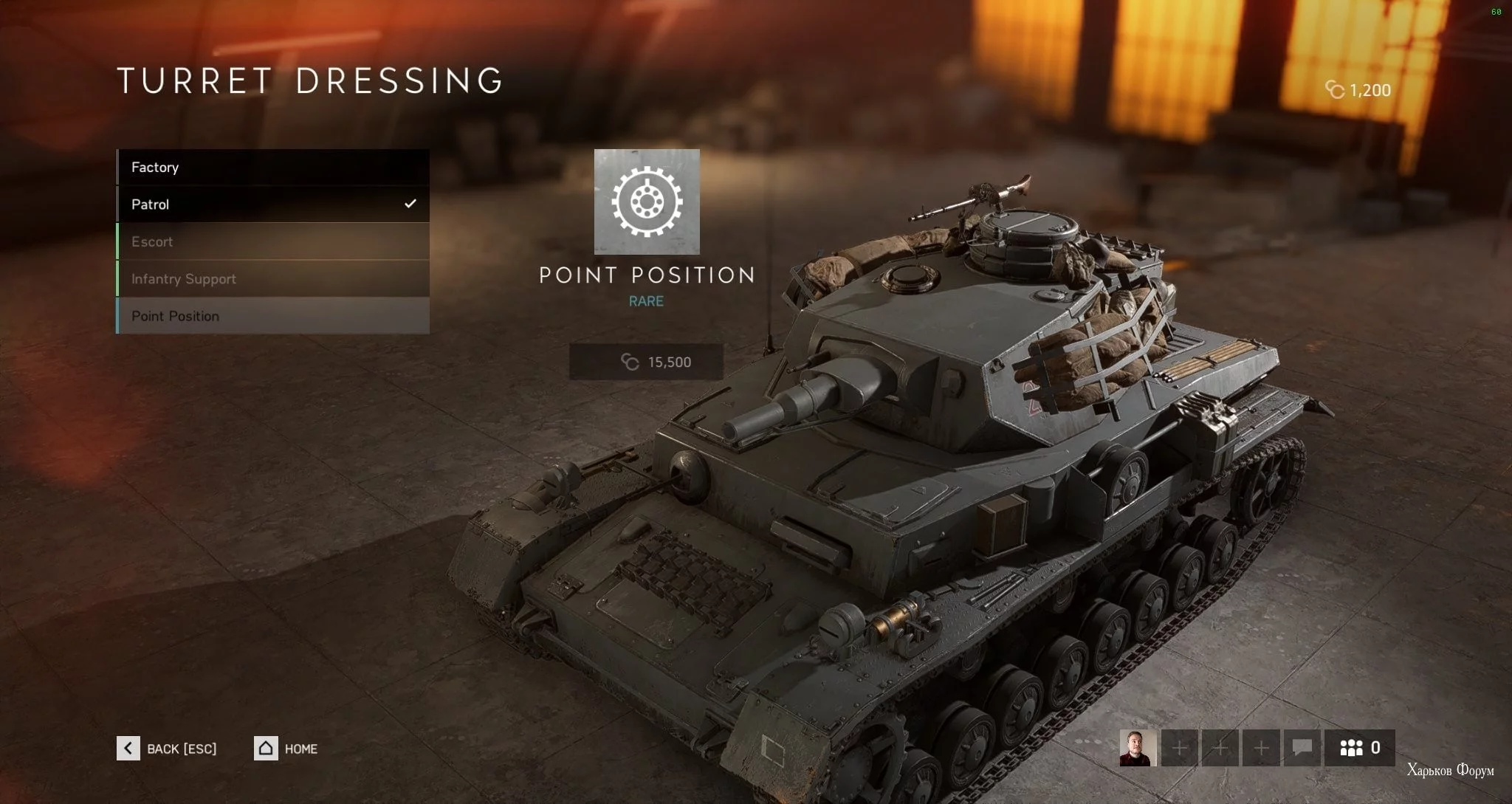The image size is (1512, 804).
Task: Buy Point Position for 15,500
Action: 646,362
